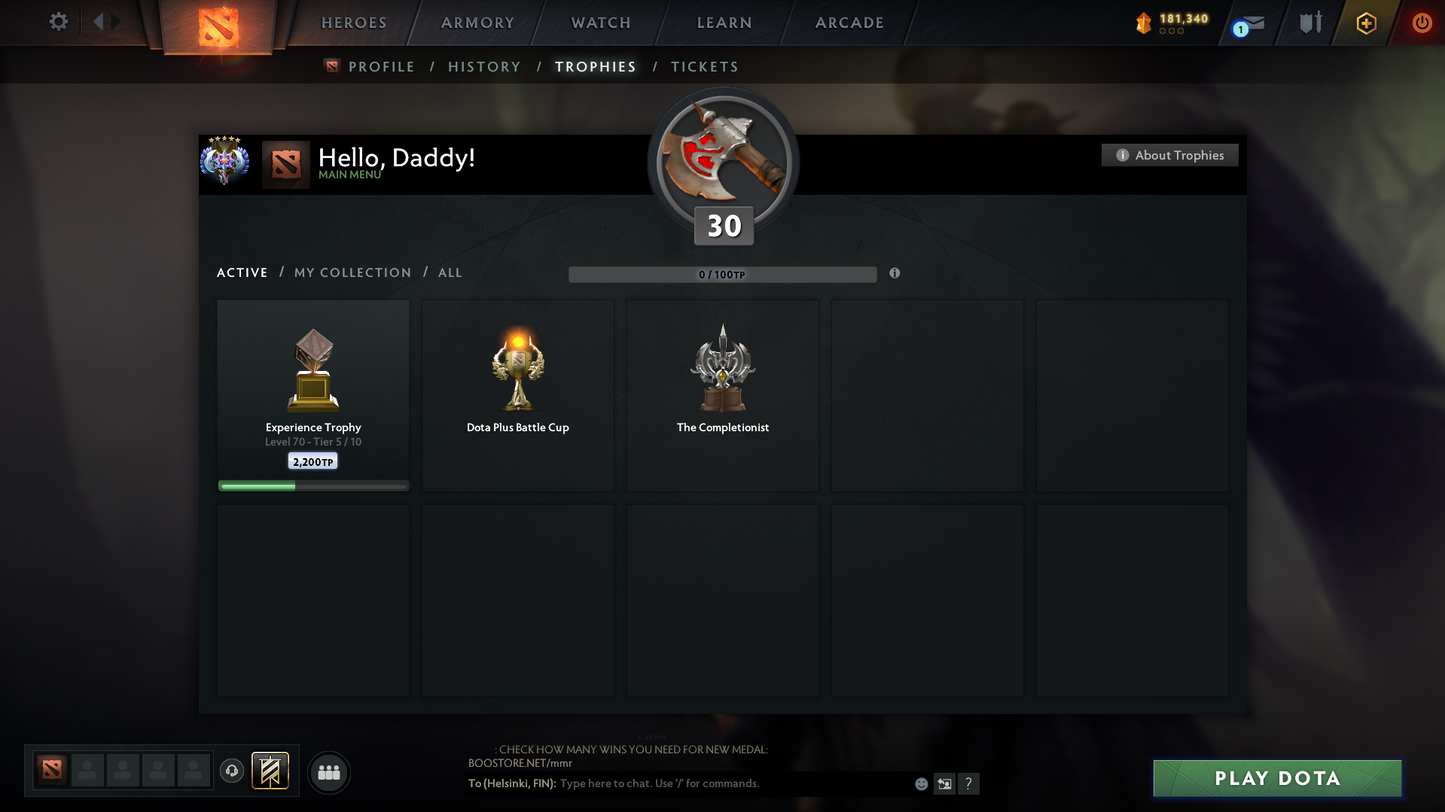Open the HEROES menu
Viewport: 1445px width, 812px height.
point(352,22)
